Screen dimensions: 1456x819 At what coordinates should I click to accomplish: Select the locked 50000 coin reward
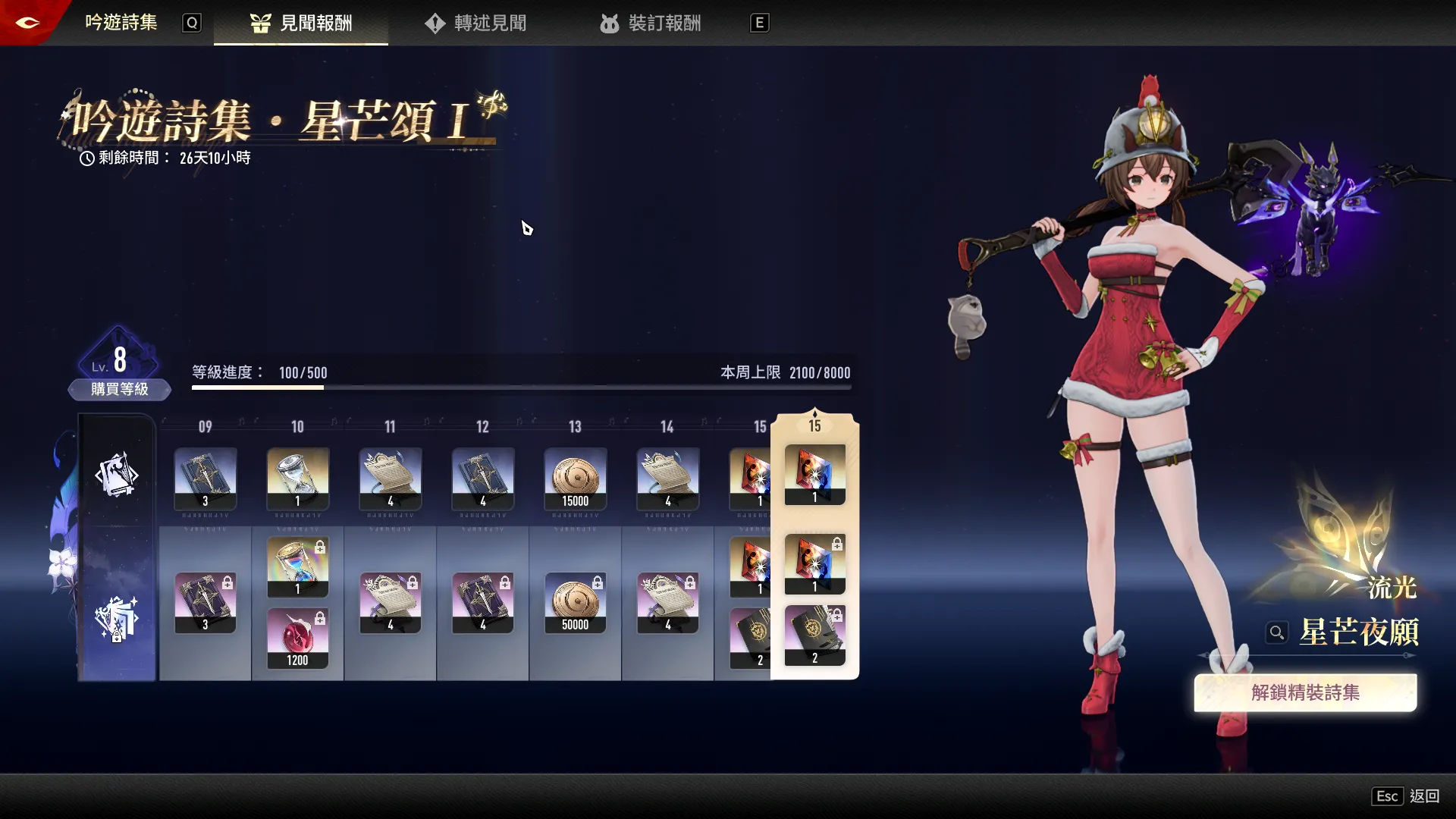[x=575, y=603]
